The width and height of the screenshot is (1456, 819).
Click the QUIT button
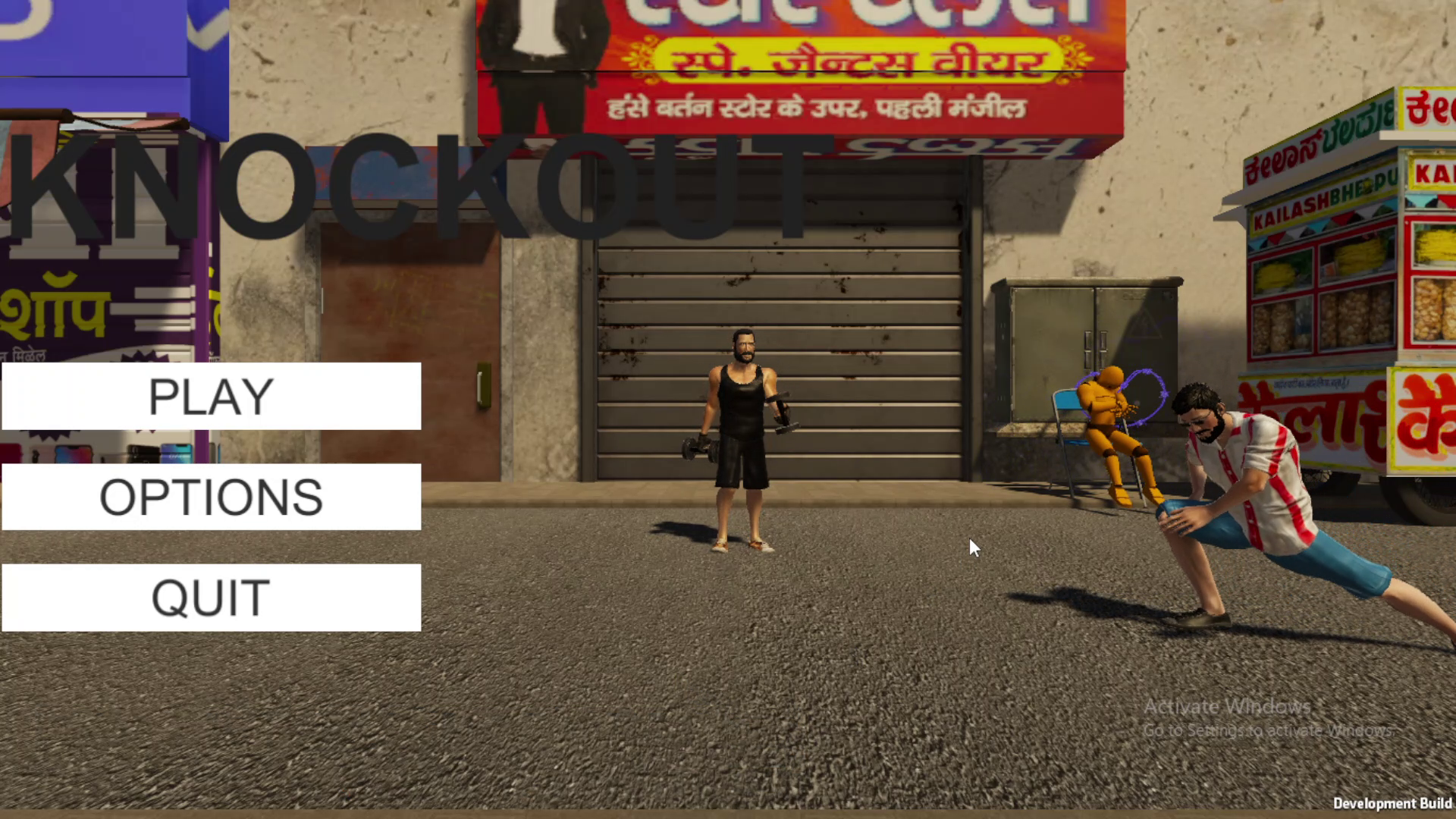210,597
